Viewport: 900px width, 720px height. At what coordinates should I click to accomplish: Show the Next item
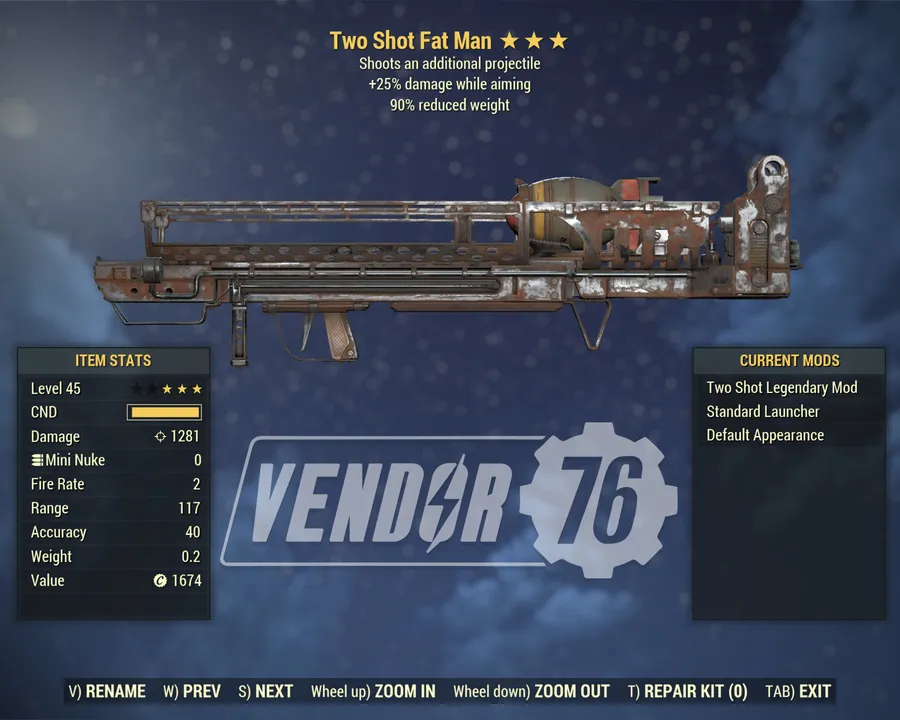click(x=266, y=691)
